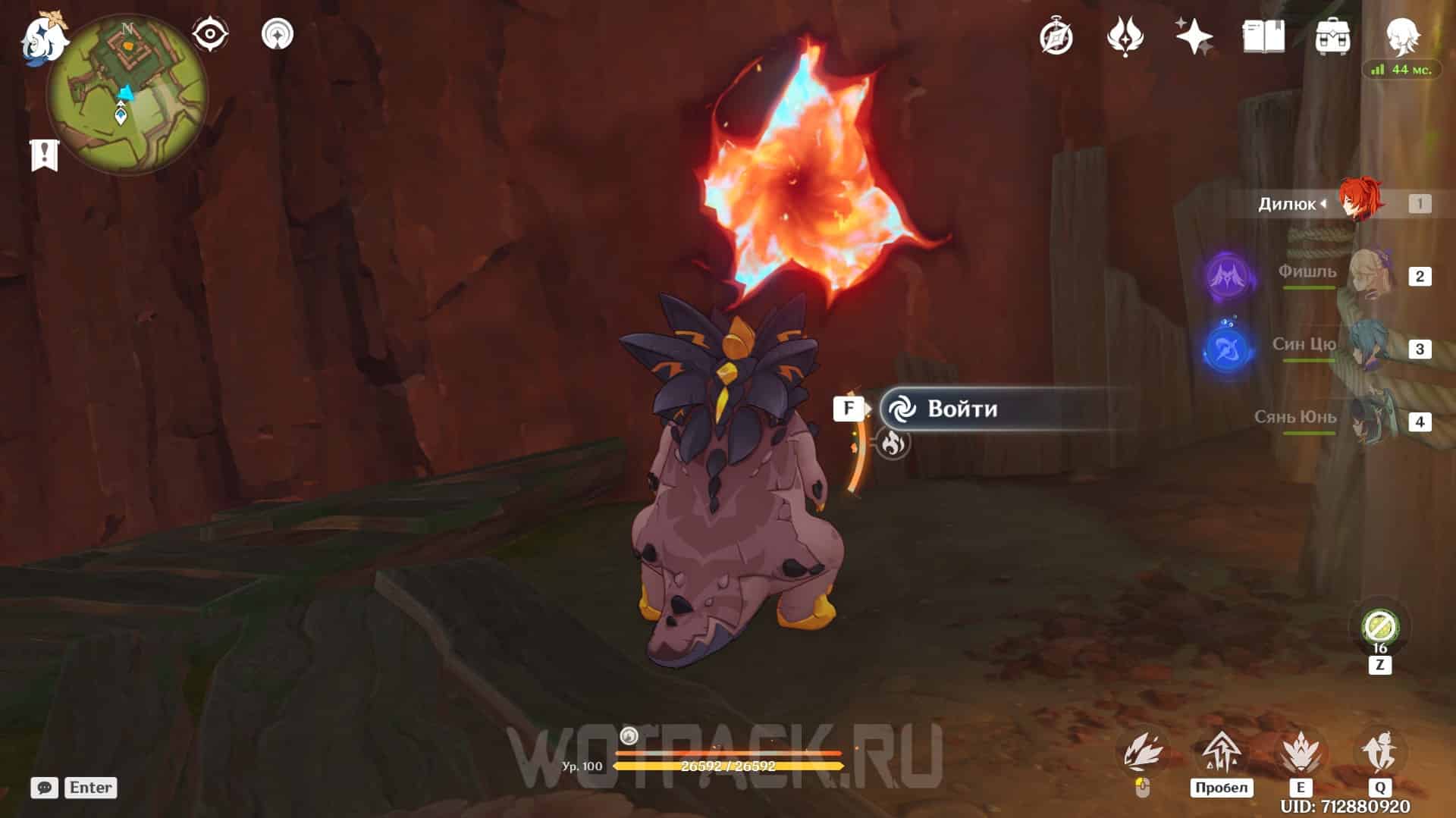The height and width of the screenshot is (818, 1456).
Task: Toggle the elemental sight eye icon
Action: (x=209, y=34)
